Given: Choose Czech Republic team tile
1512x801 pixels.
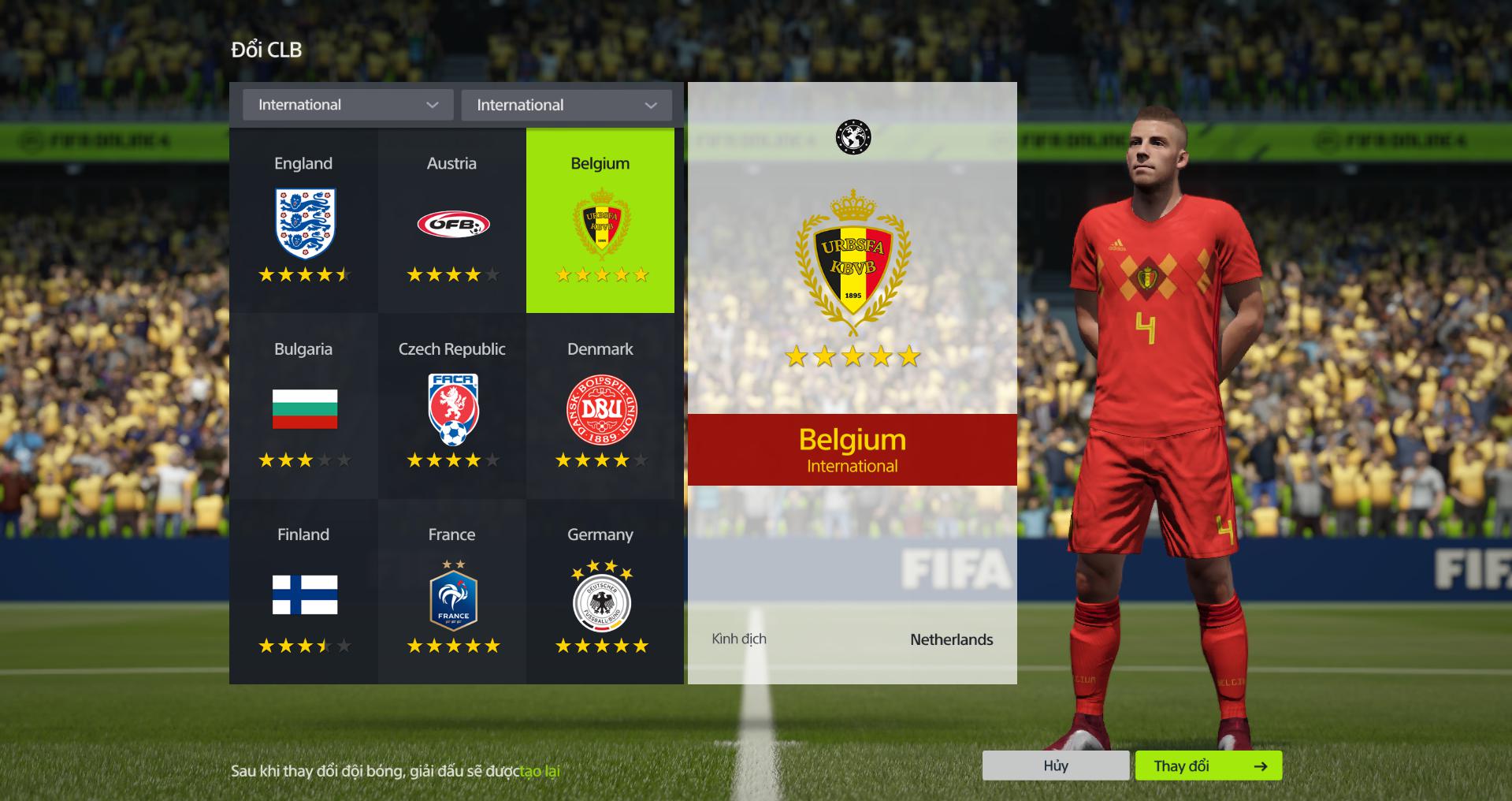Looking at the screenshot, I should (451, 406).
